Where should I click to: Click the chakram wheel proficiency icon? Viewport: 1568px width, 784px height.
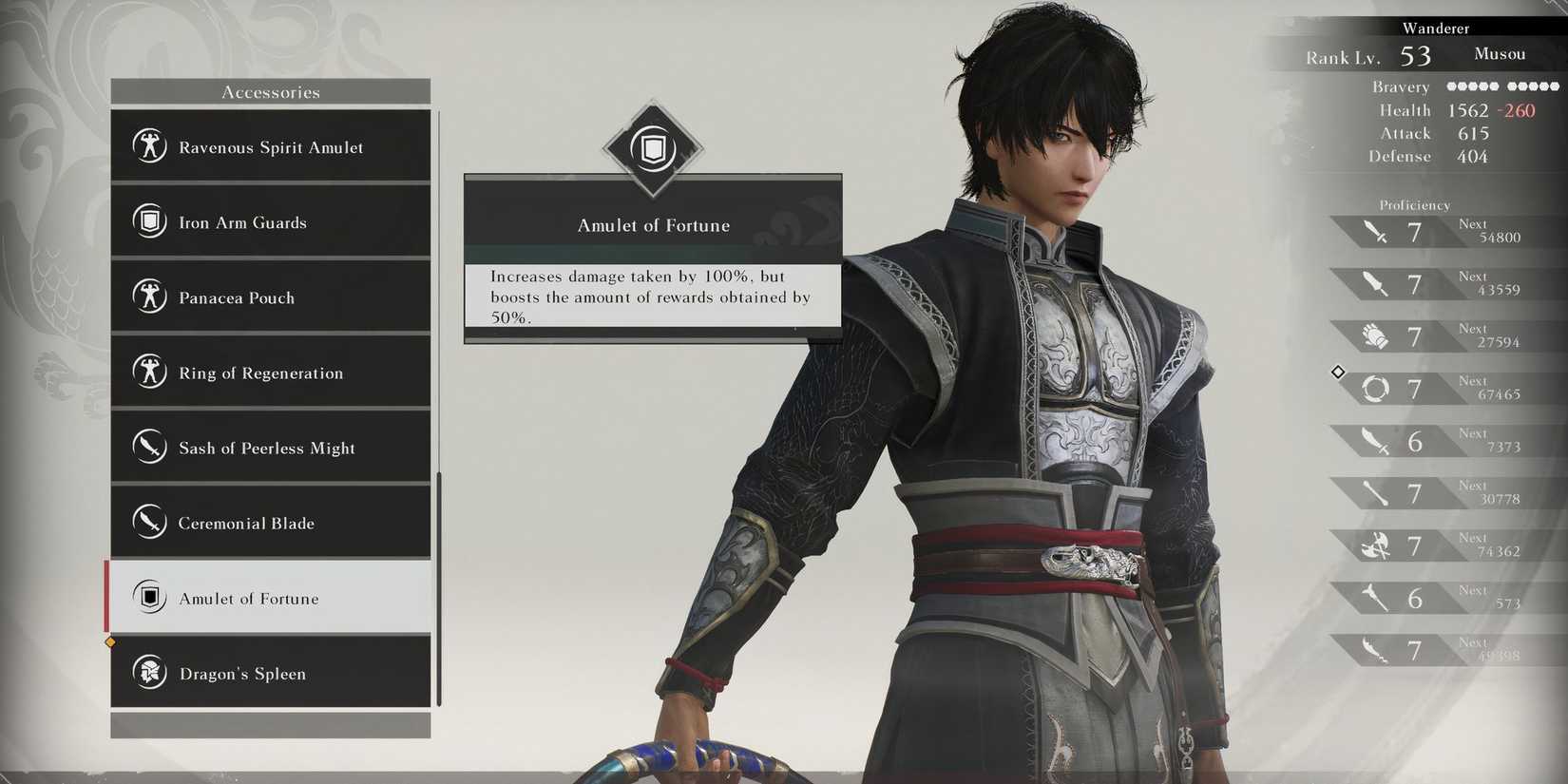[1374, 388]
